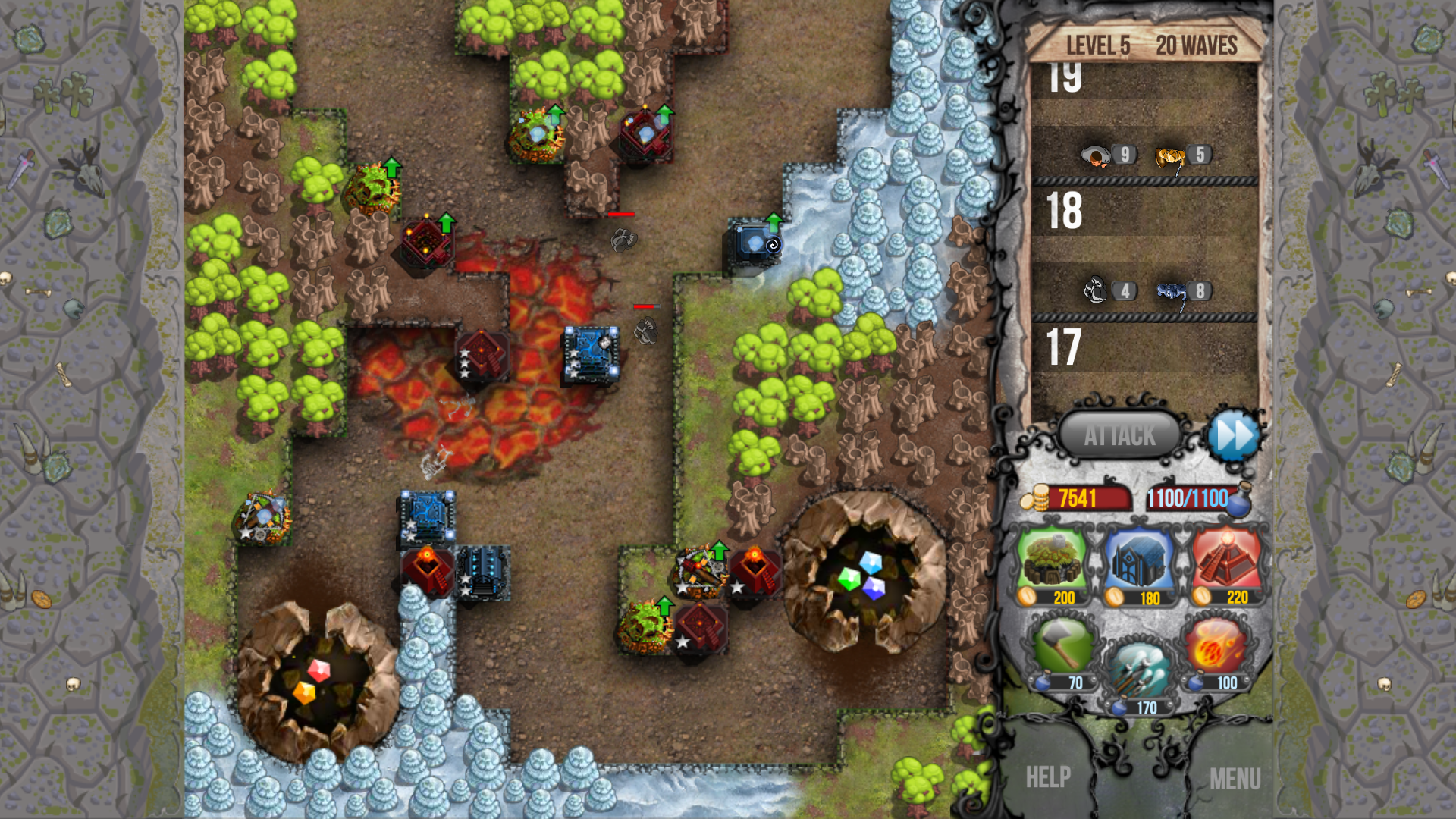This screenshot has height=819, width=1456.
Task: Click the 1100/1100 mana potion gauge
Action: (x=1188, y=498)
